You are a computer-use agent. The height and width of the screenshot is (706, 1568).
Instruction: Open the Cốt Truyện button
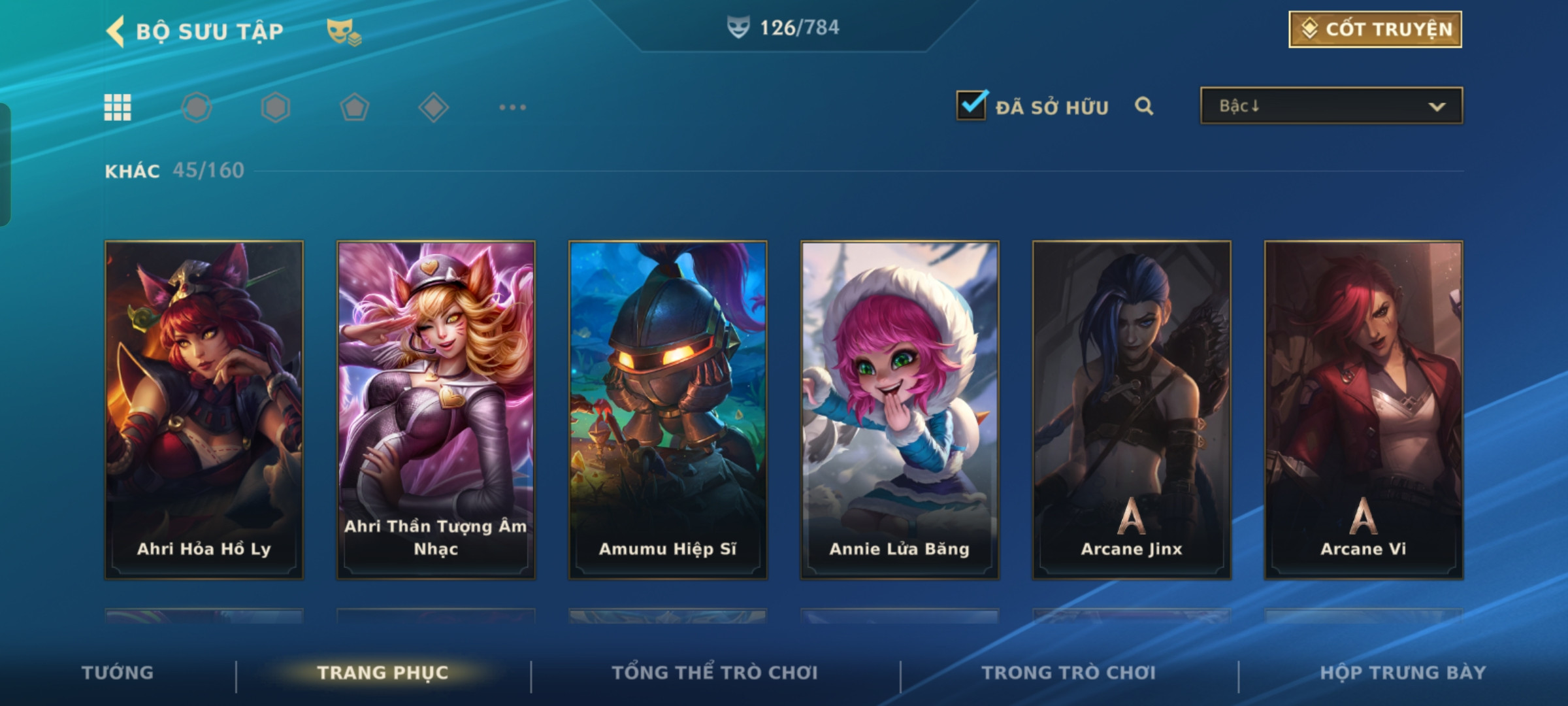pos(1375,29)
